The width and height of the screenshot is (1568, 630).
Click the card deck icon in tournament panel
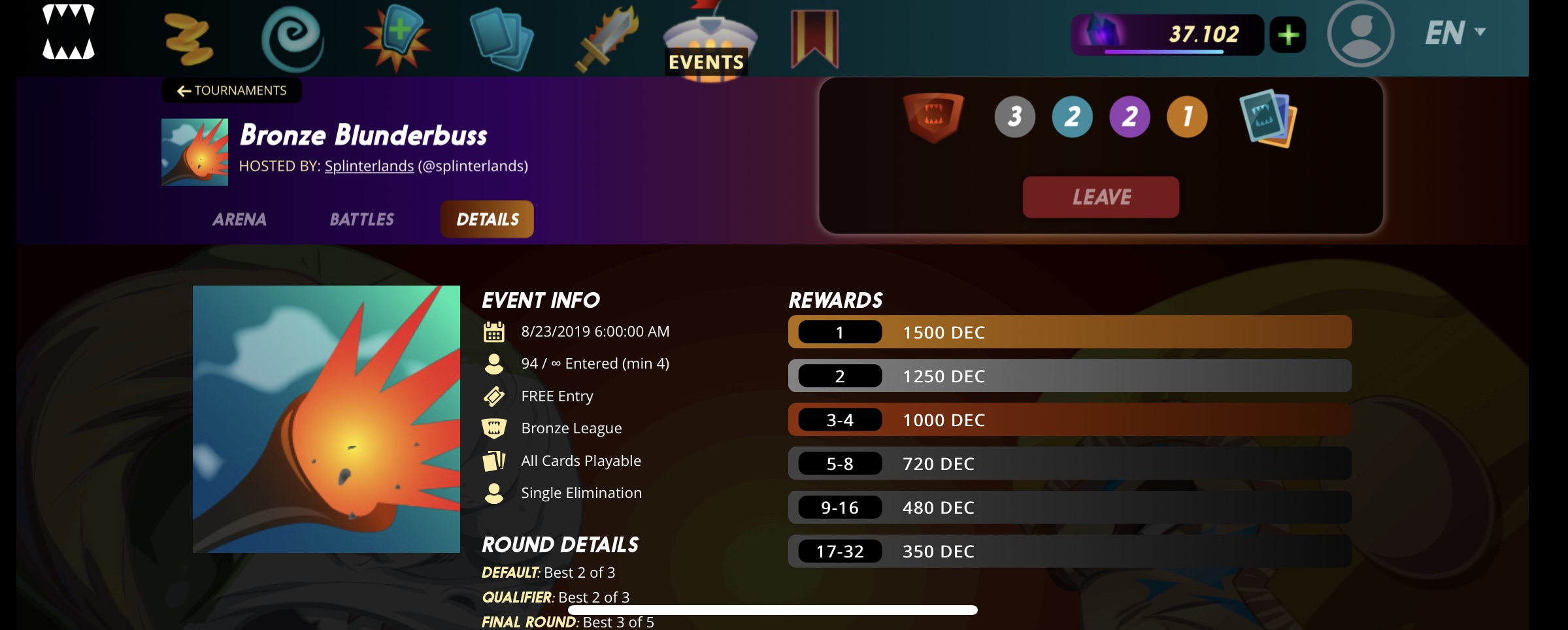[x=1267, y=118]
